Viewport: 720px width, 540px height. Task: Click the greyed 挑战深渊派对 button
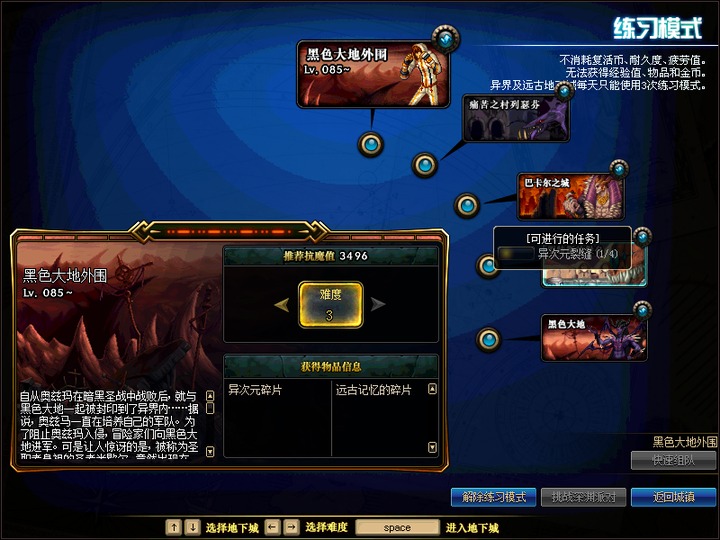pyautogui.click(x=583, y=497)
